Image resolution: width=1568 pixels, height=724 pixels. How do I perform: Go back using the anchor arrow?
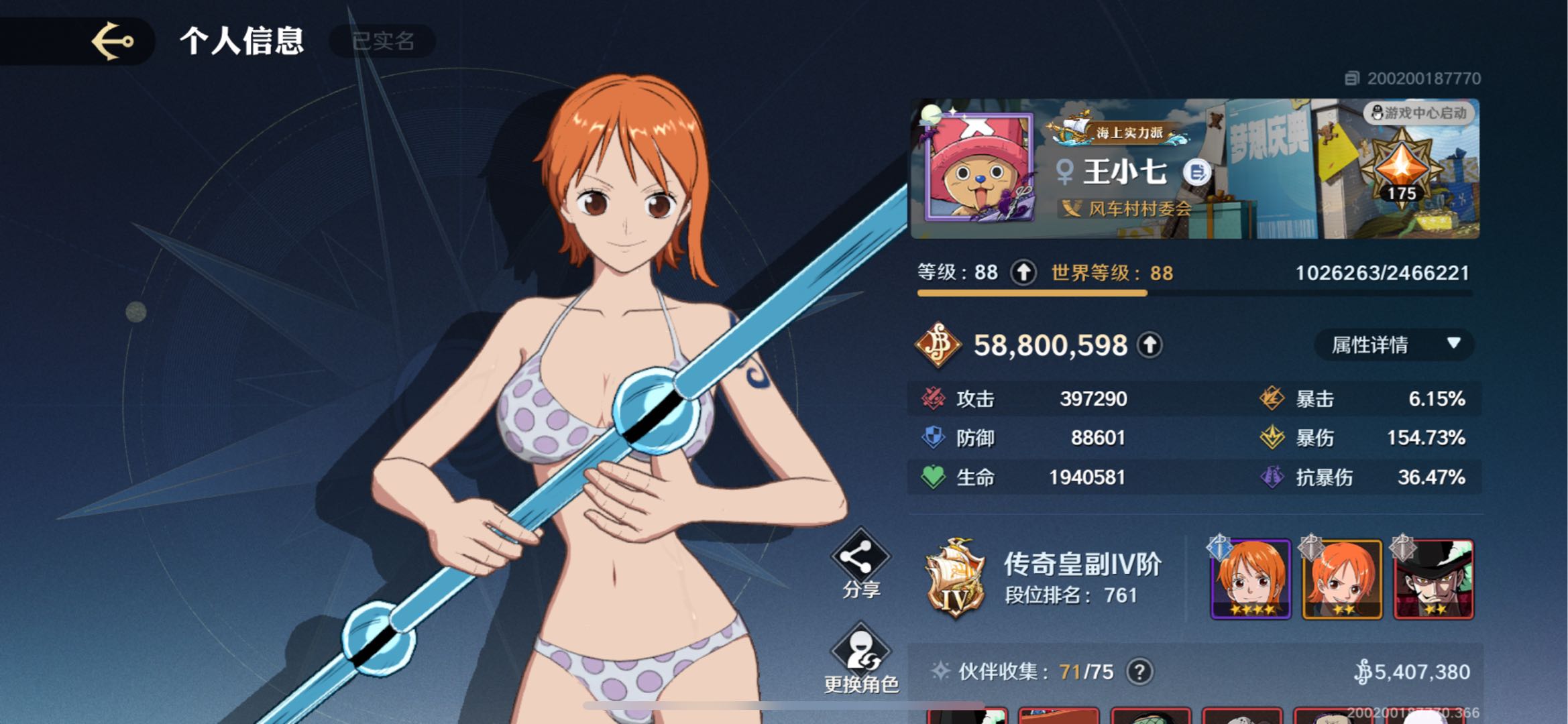[112, 41]
